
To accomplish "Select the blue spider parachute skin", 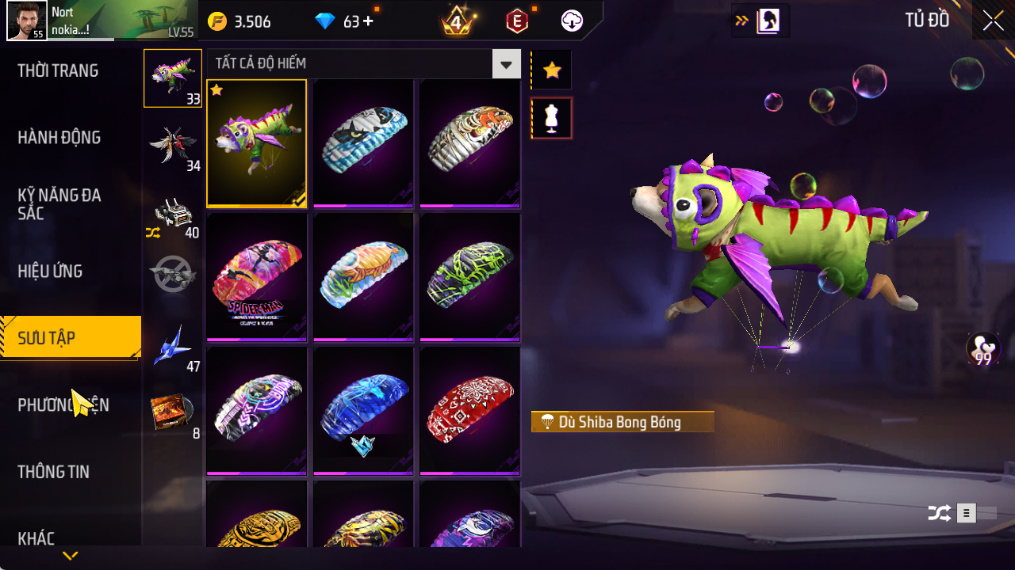I will 363,409.
